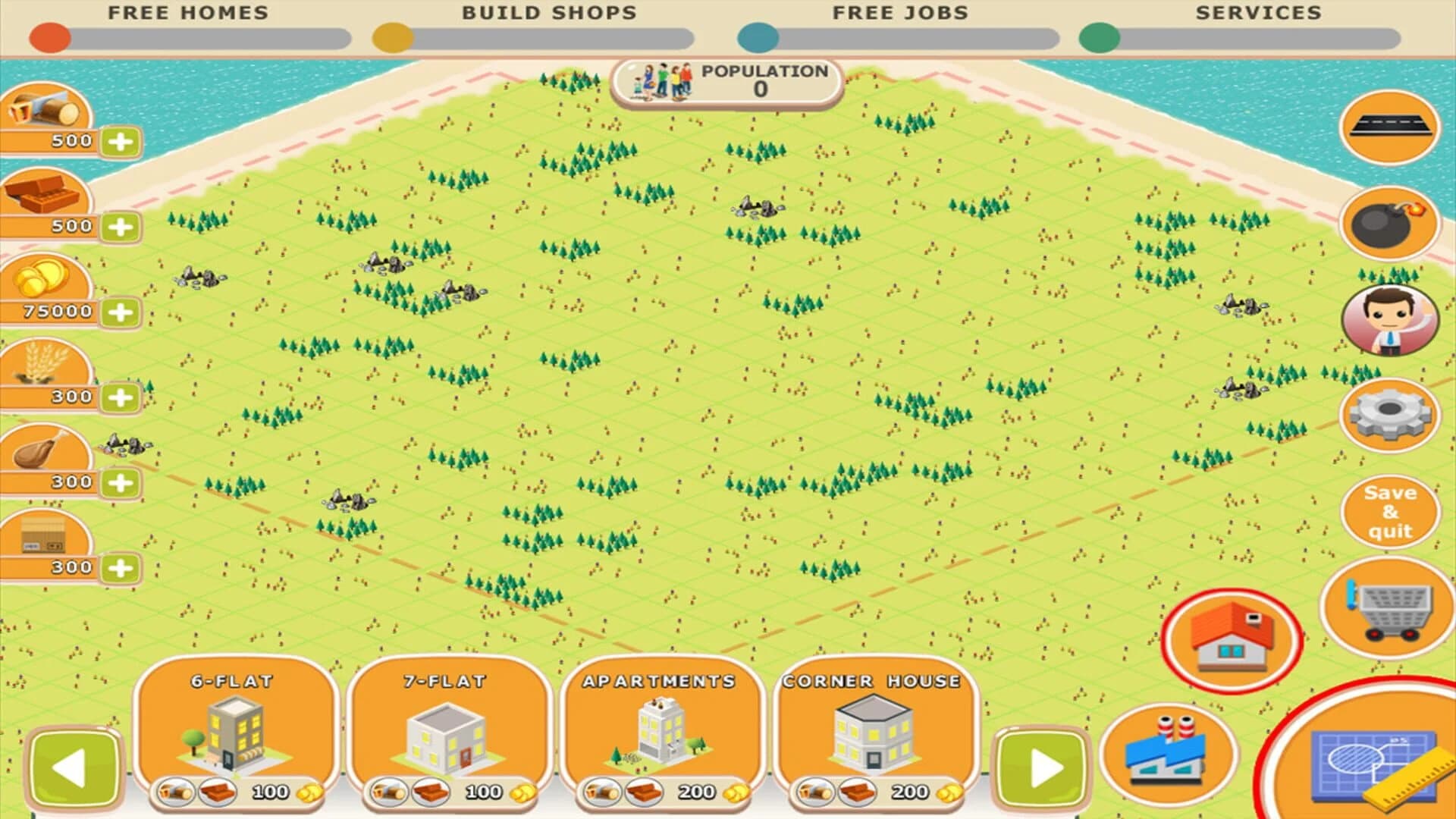Click the wood resource icon
1456x819 pixels.
click(x=43, y=106)
